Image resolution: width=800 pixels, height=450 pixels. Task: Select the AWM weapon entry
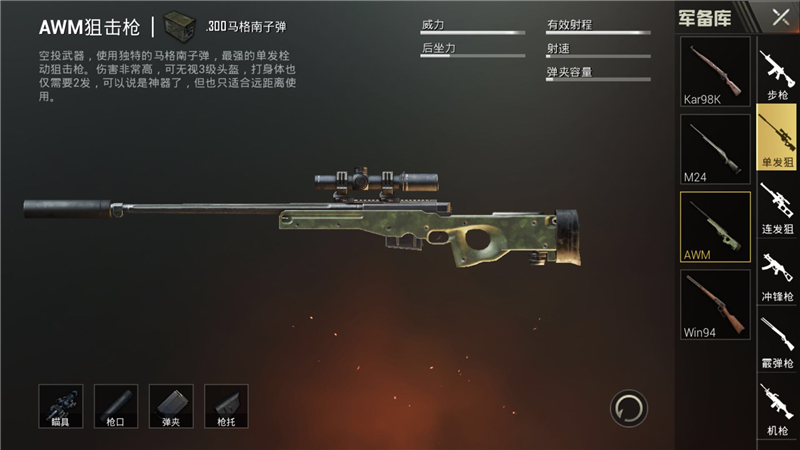point(715,227)
